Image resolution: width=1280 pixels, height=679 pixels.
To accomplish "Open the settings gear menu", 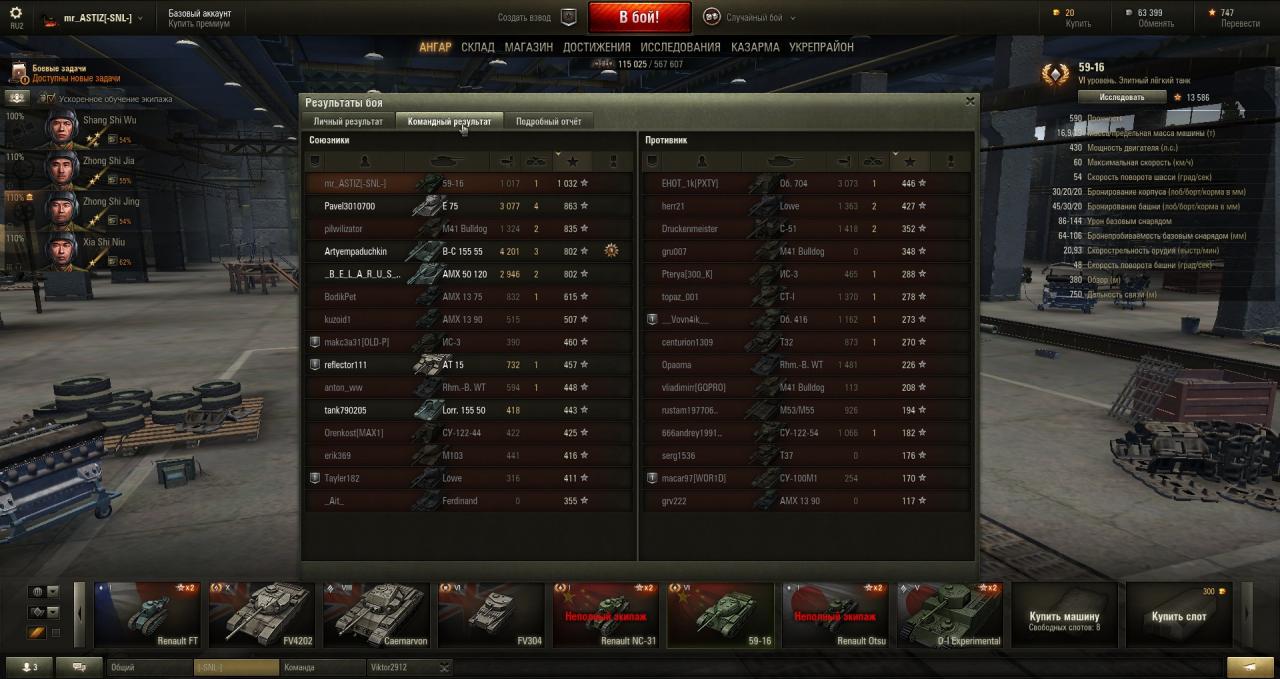I will (15, 13).
